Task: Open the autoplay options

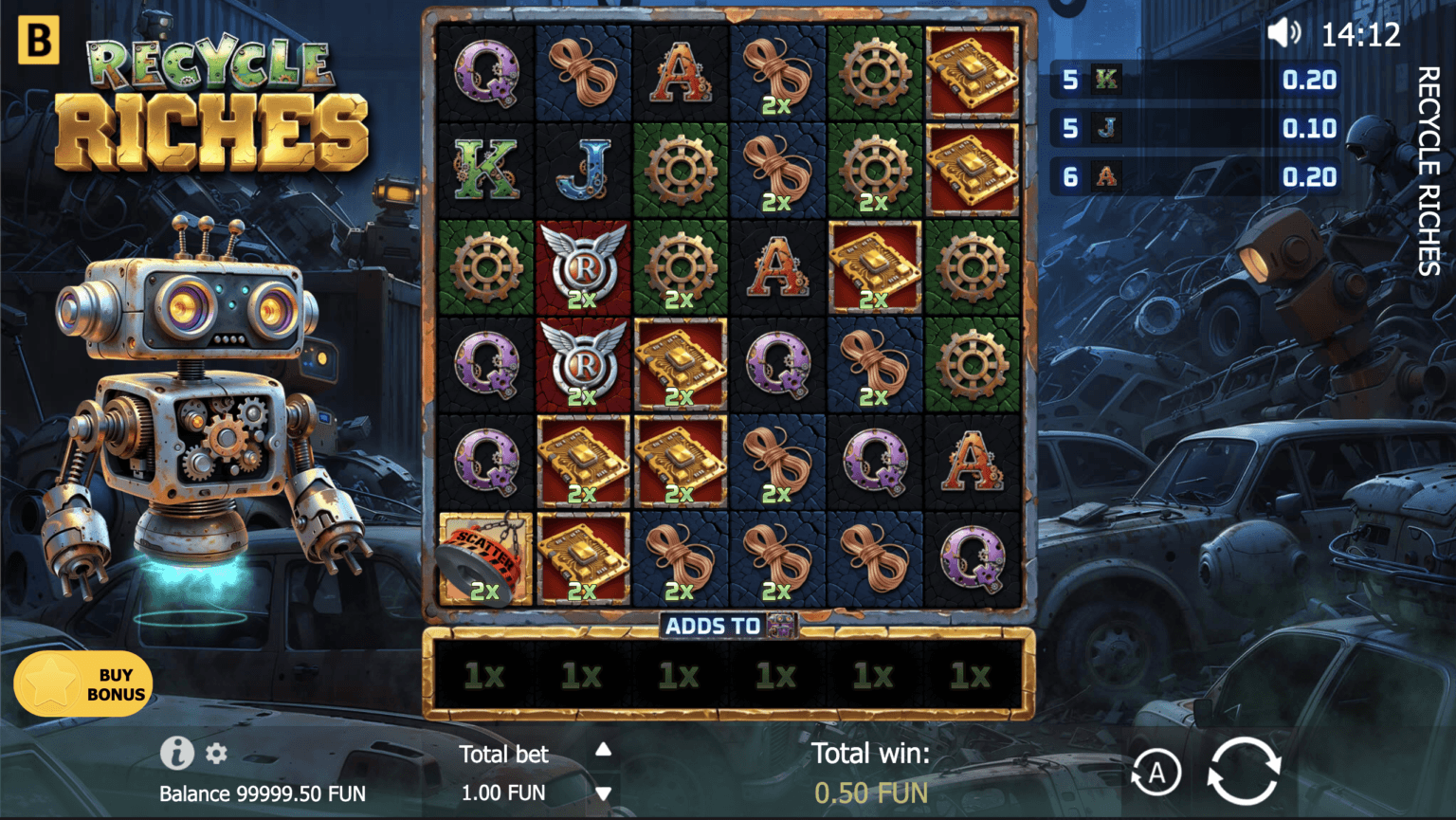Action: point(1156,774)
